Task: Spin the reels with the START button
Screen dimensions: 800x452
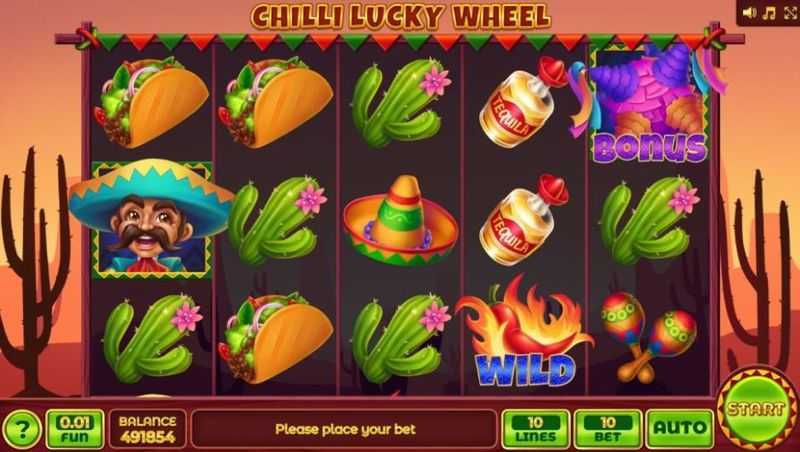Action: tap(757, 410)
